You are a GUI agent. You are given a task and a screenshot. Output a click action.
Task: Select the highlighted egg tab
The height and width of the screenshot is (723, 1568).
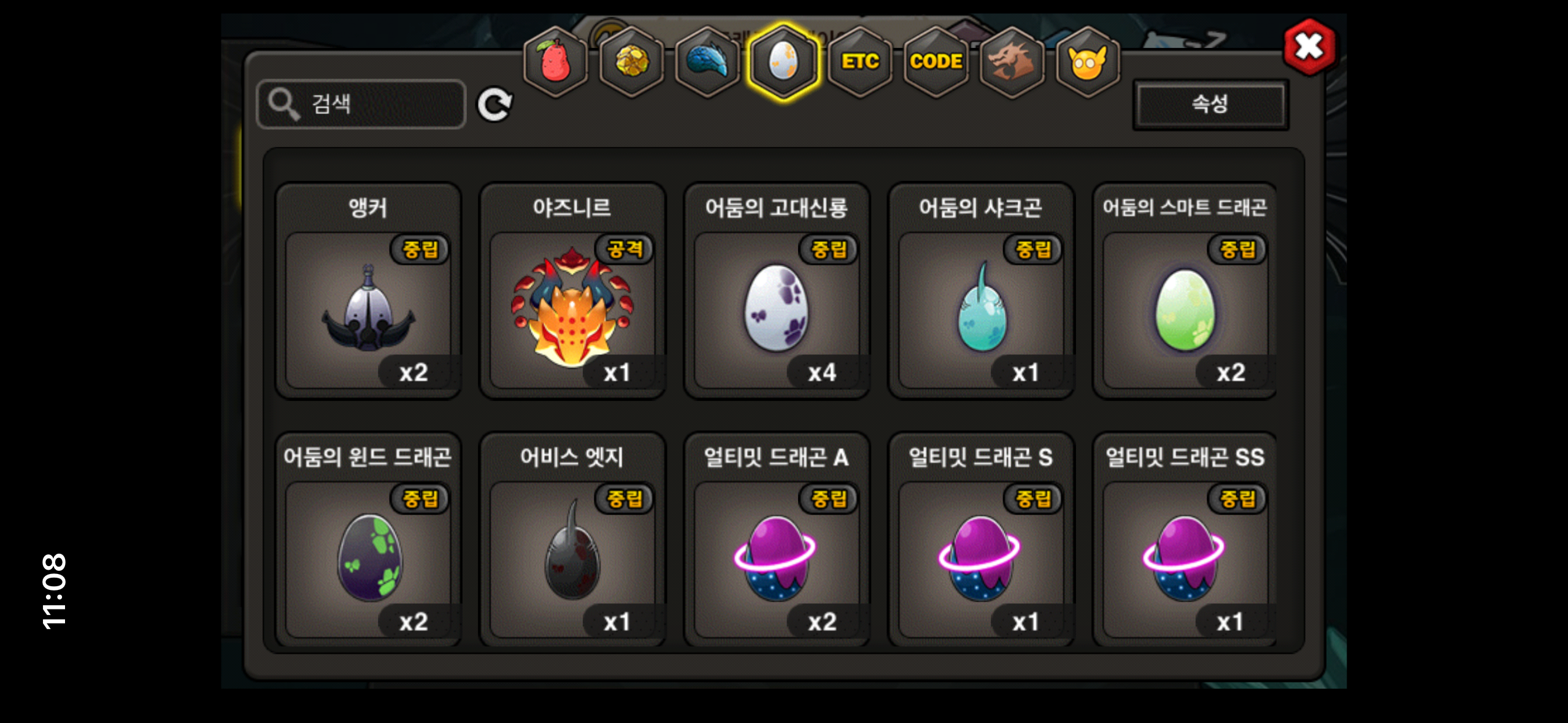[783, 62]
